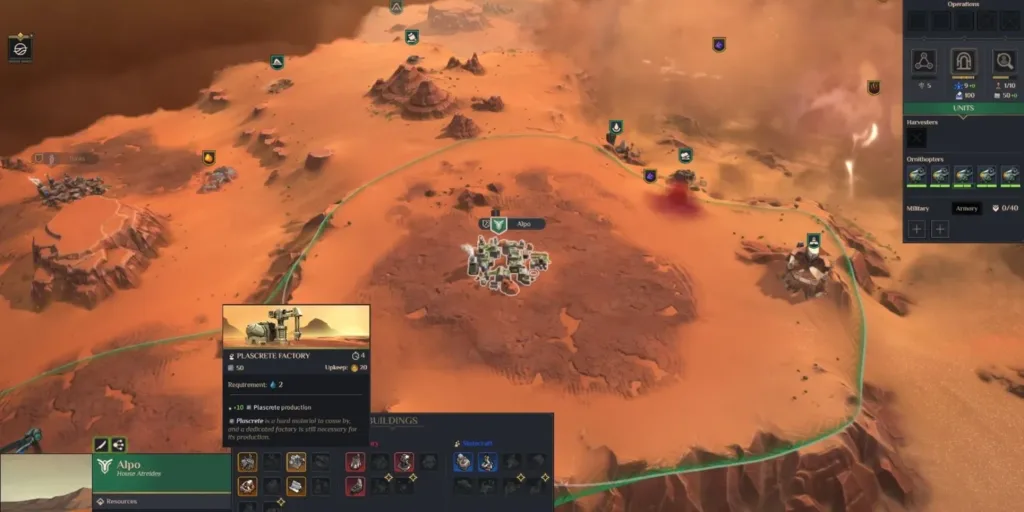
Task: Select the empty Harvesters slot
Action: pos(916,138)
